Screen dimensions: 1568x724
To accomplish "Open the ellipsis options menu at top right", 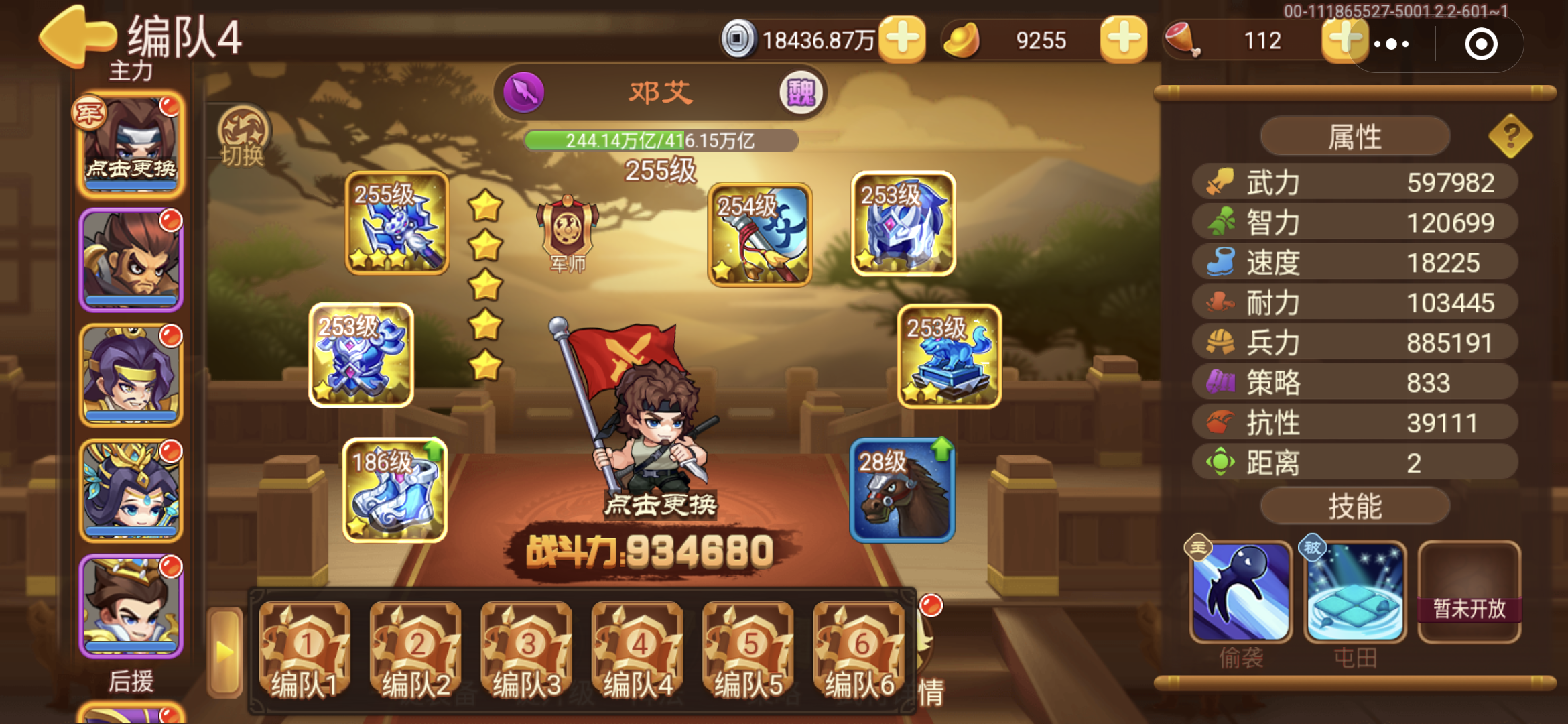I will point(1390,43).
